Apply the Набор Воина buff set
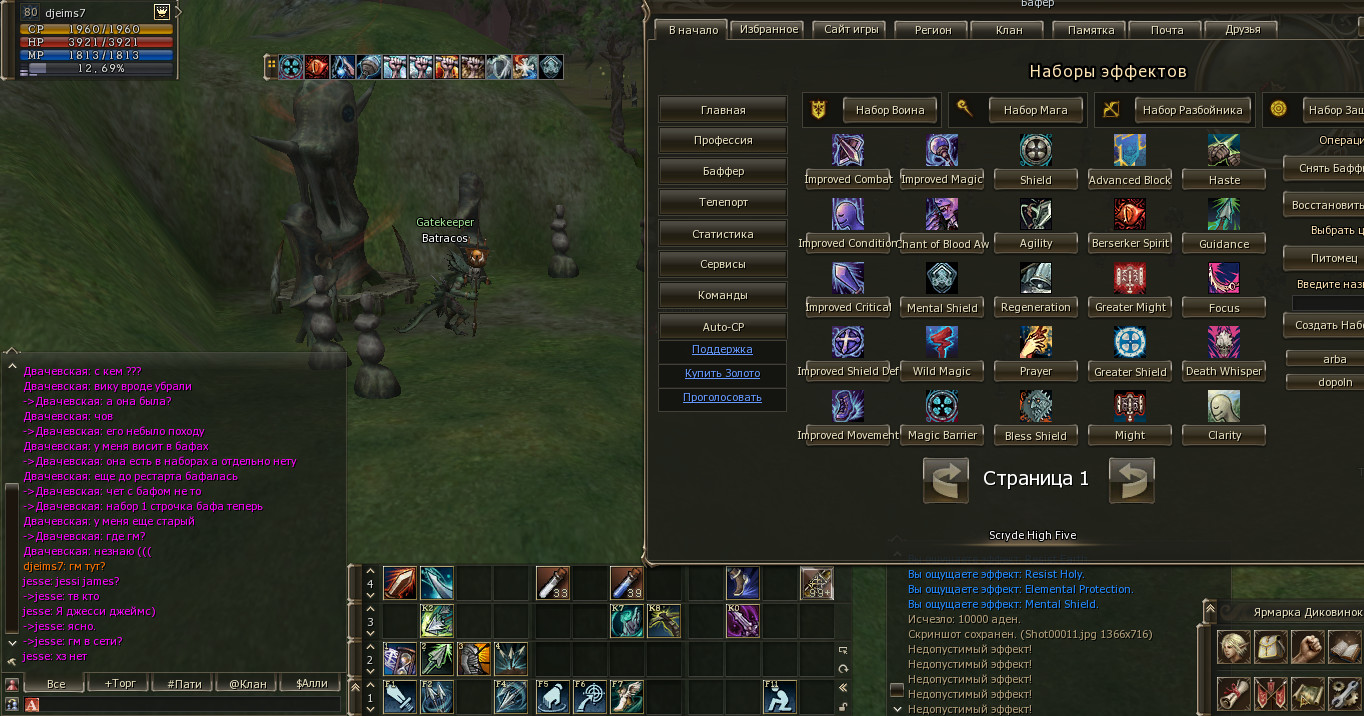 pyautogui.click(x=889, y=110)
